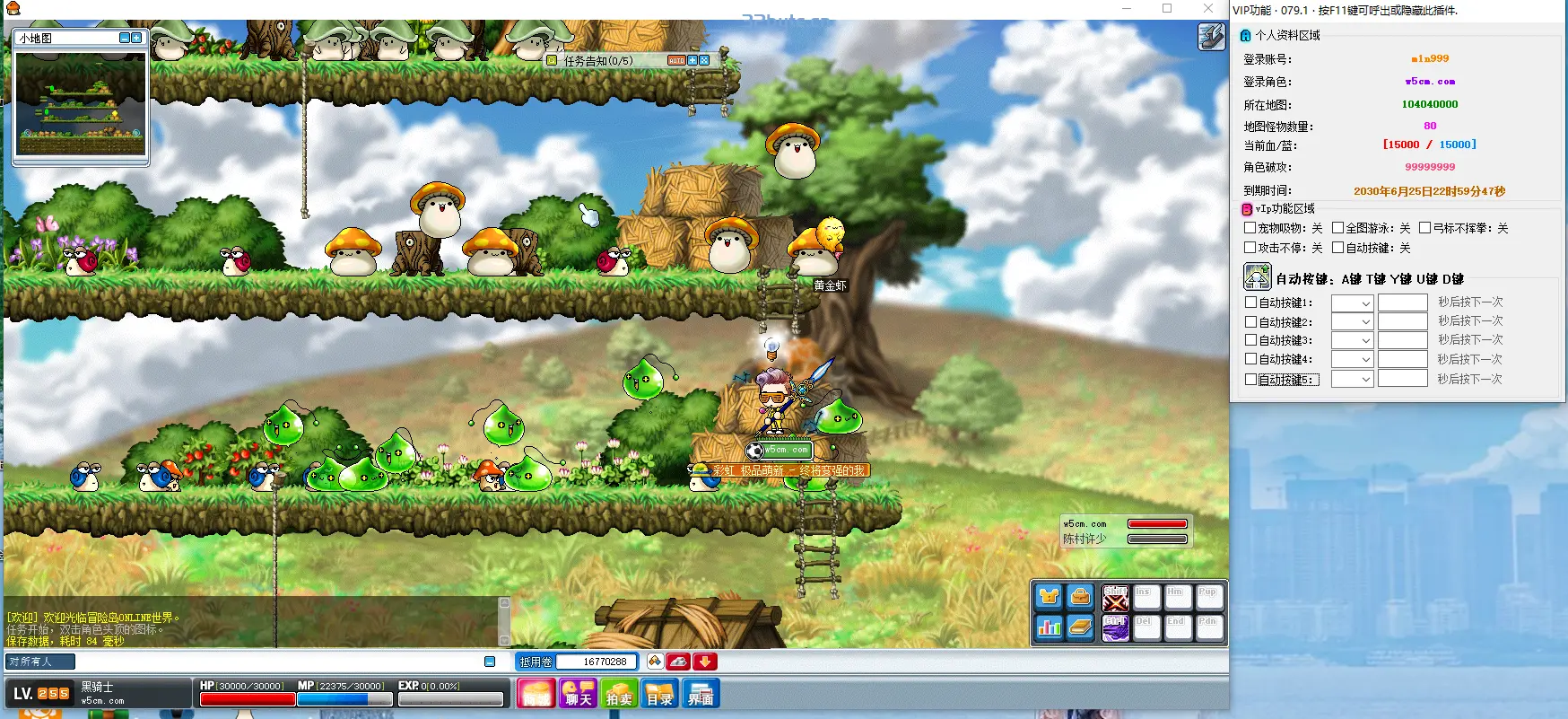1568x719 pixels.
Task: Open the 聊天 chat button
Action: click(577, 694)
